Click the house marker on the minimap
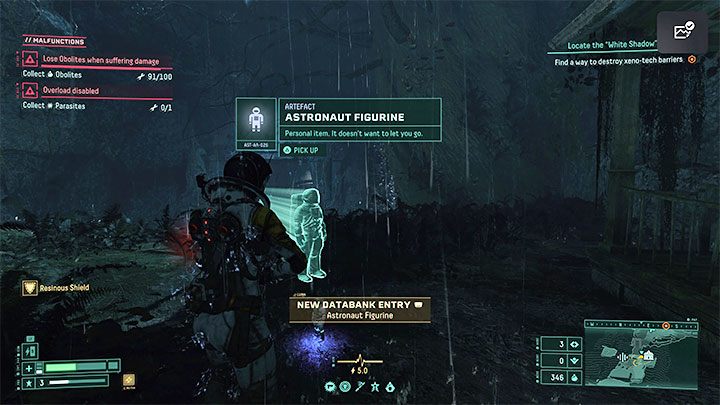 (x=649, y=353)
